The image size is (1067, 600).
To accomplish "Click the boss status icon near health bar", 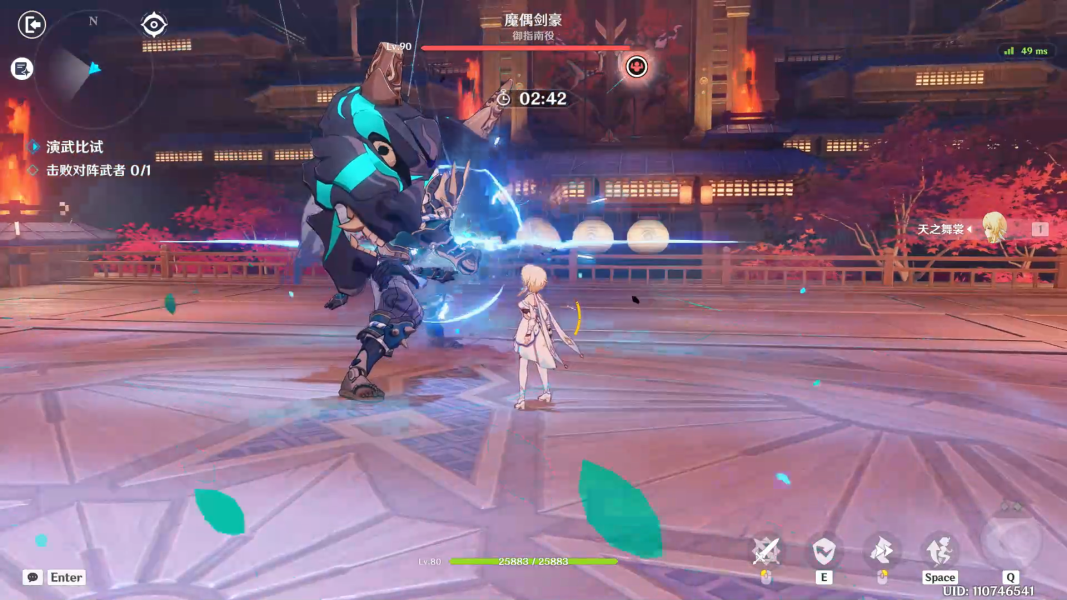I will [636, 67].
